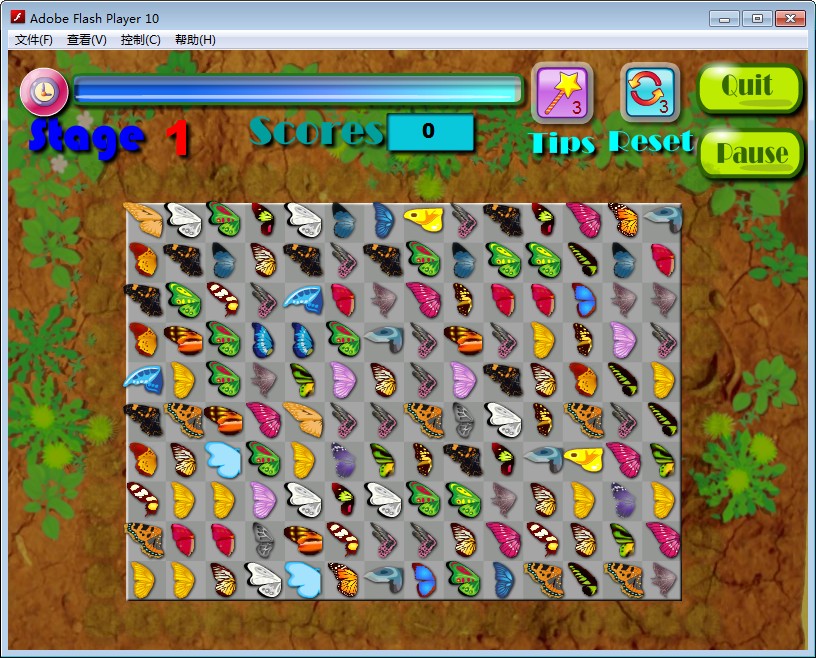Open the 控制(C) menu
Image resolution: width=816 pixels, height=658 pixels.
[x=140, y=40]
